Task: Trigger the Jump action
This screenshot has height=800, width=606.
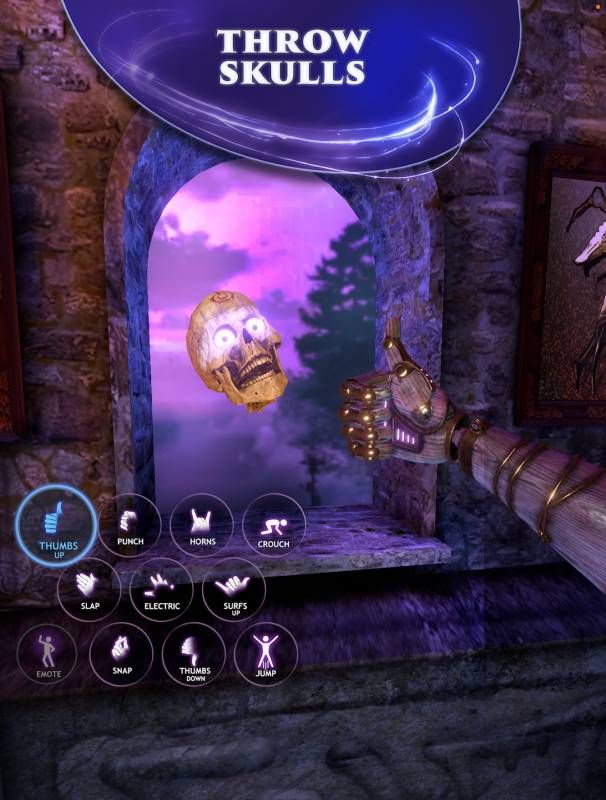Action: point(266,654)
